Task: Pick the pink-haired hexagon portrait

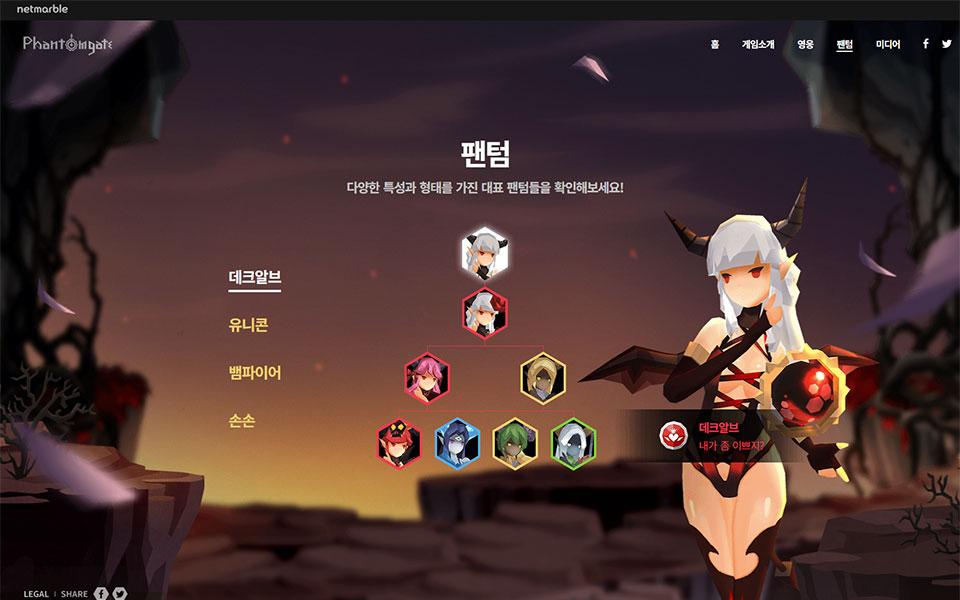Action: [x=427, y=379]
